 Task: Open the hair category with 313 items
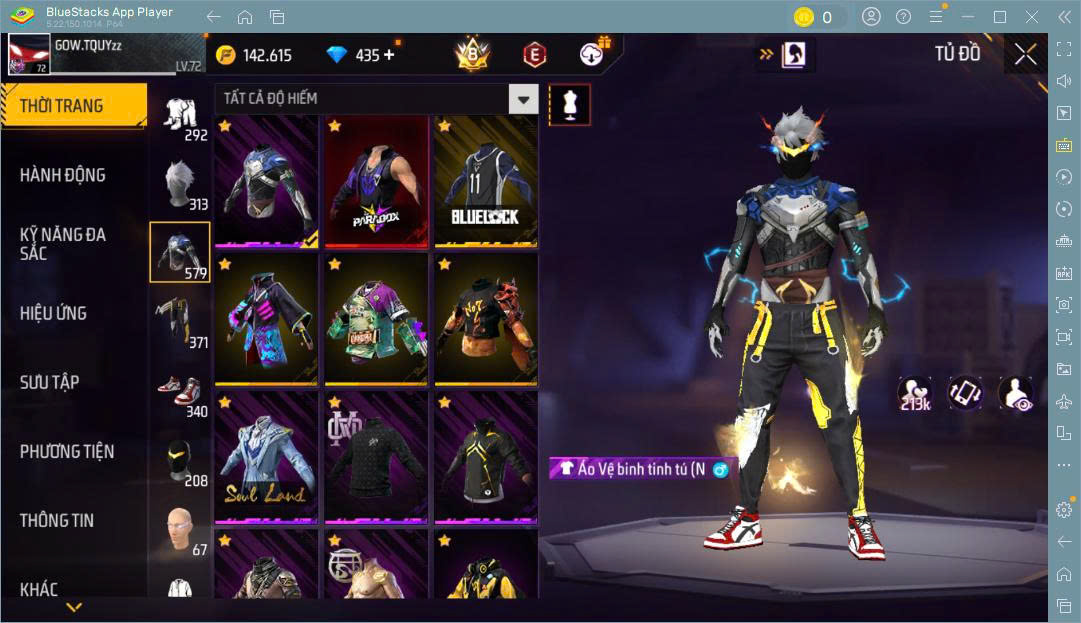click(181, 185)
